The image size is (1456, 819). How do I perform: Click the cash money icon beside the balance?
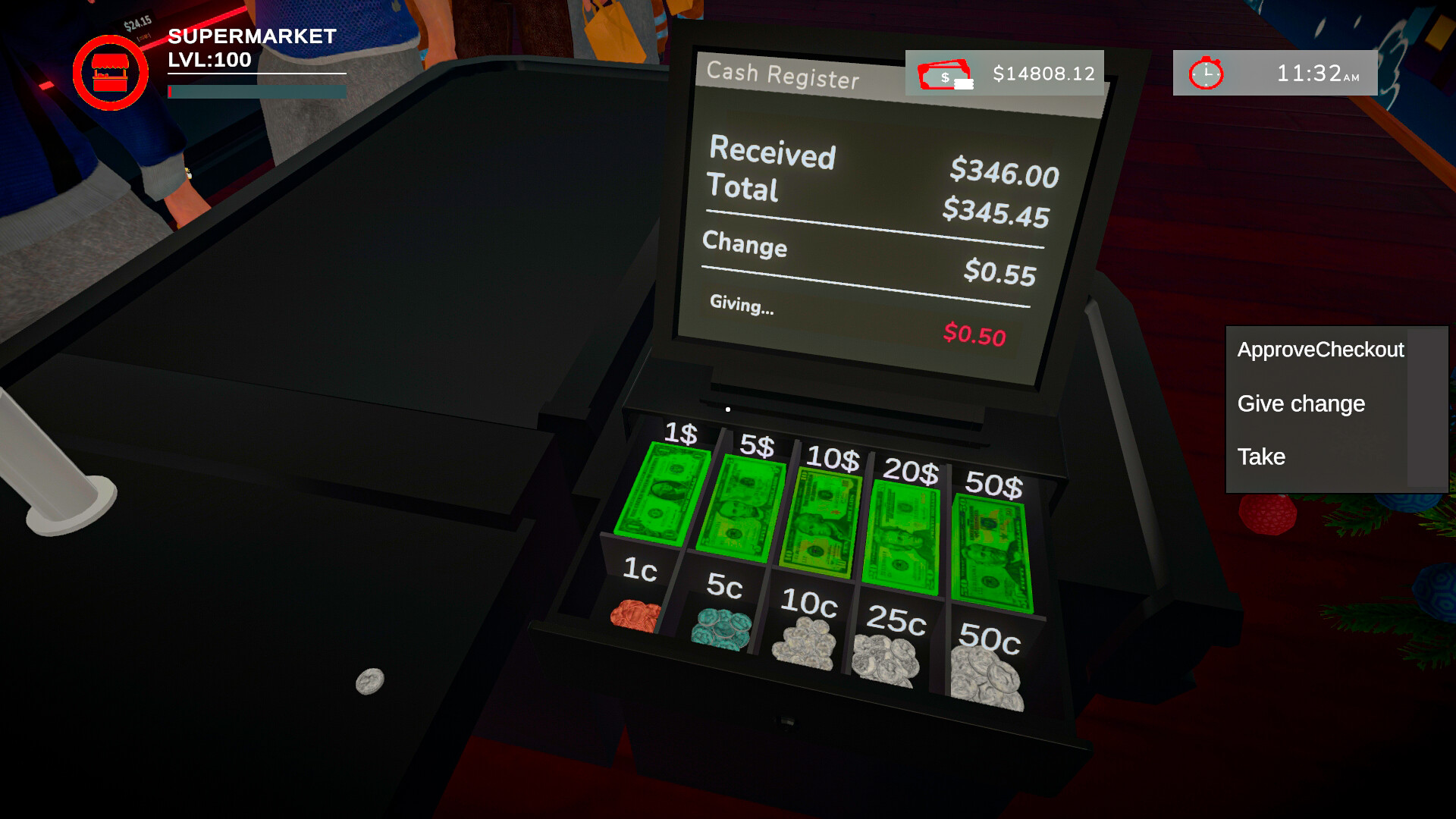point(944,74)
